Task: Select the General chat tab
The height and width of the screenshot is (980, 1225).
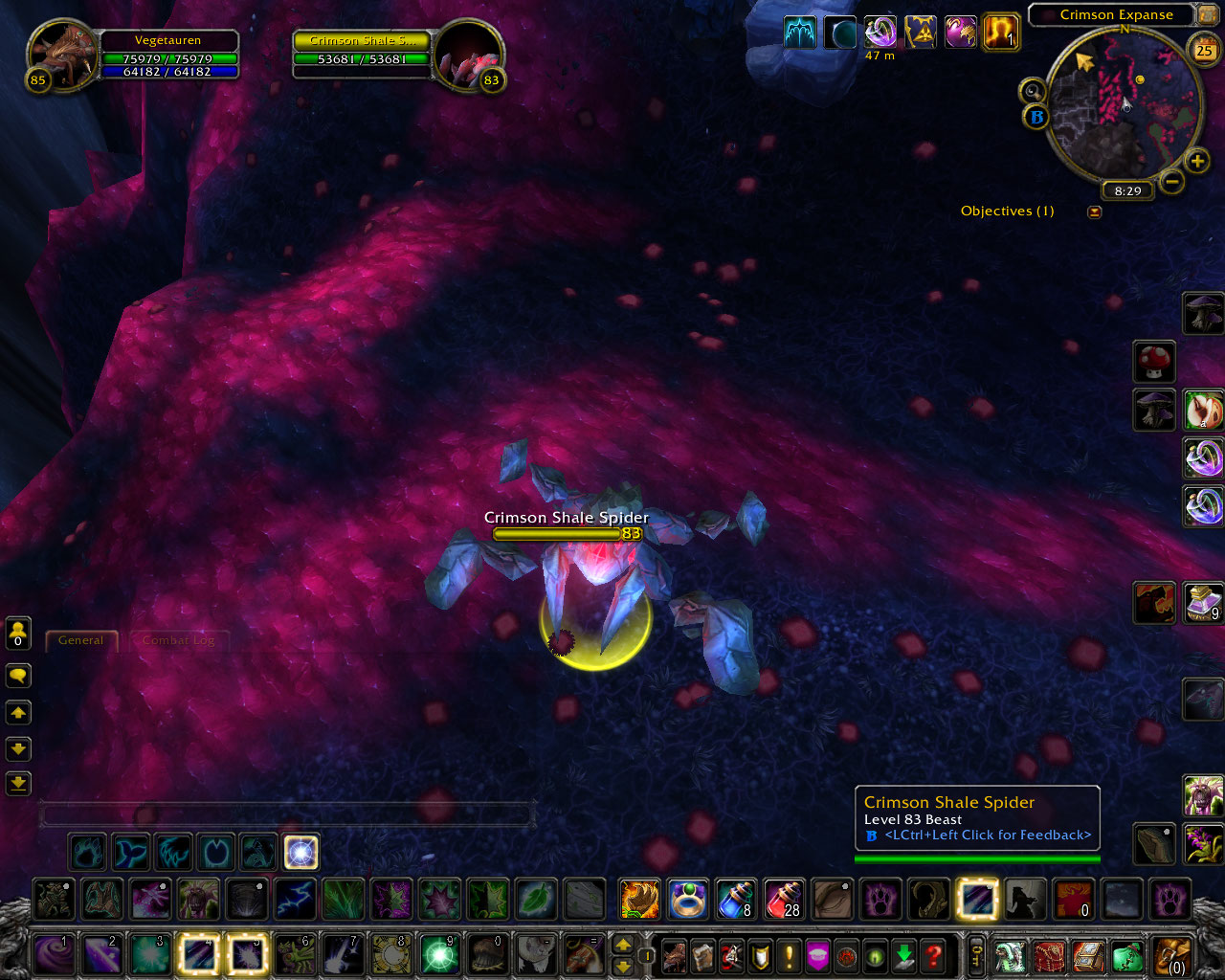Action: tap(81, 640)
